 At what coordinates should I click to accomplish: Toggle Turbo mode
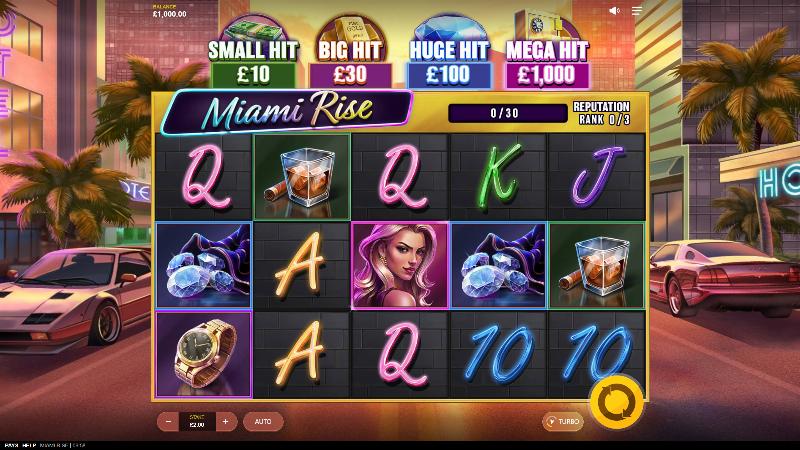pyautogui.click(x=563, y=422)
